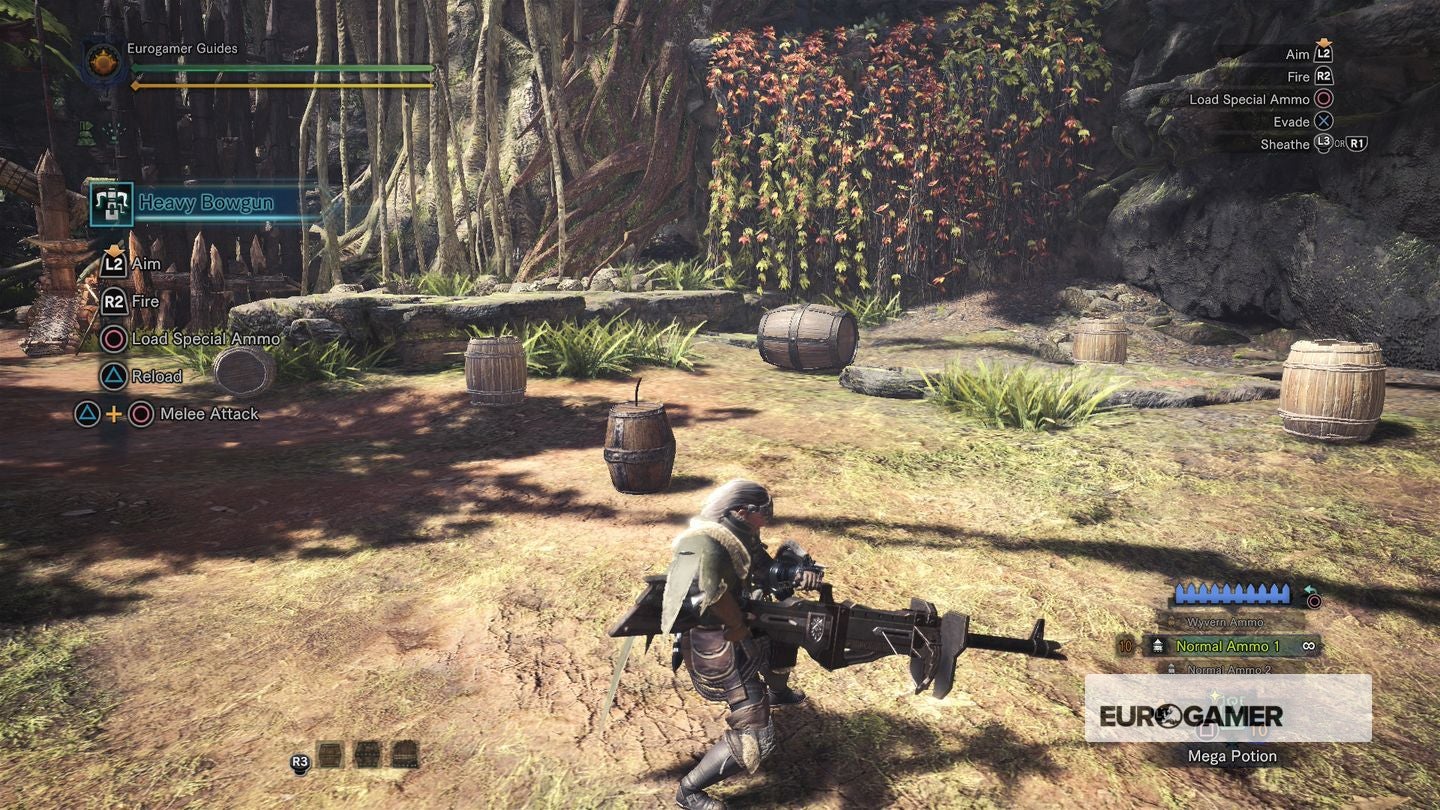Click the Heavy Bowgun name label
The height and width of the screenshot is (810, 1440).
coord(205,203)
